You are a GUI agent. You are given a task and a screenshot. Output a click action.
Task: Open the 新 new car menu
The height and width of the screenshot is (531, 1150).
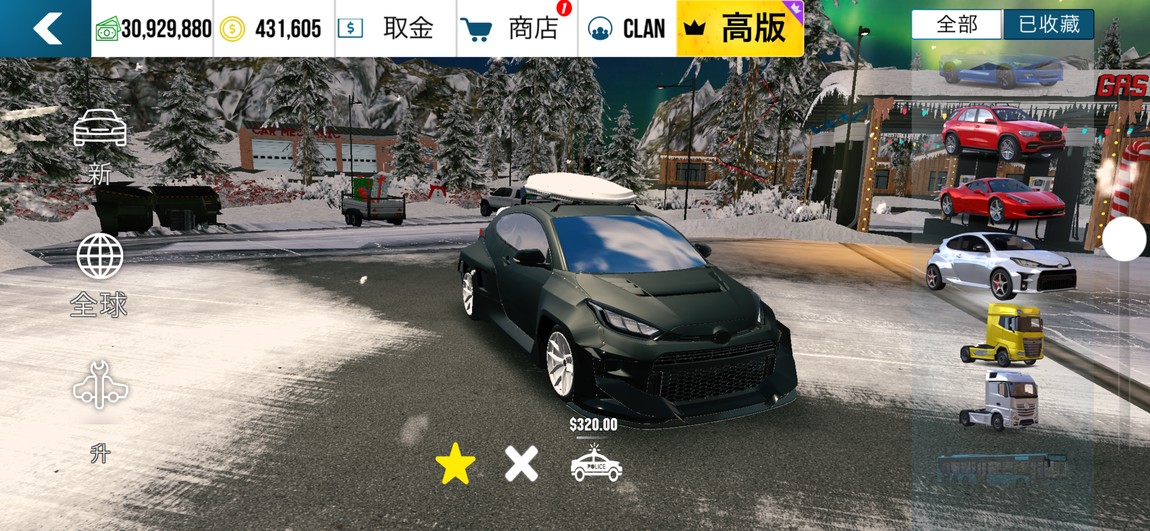100,145
